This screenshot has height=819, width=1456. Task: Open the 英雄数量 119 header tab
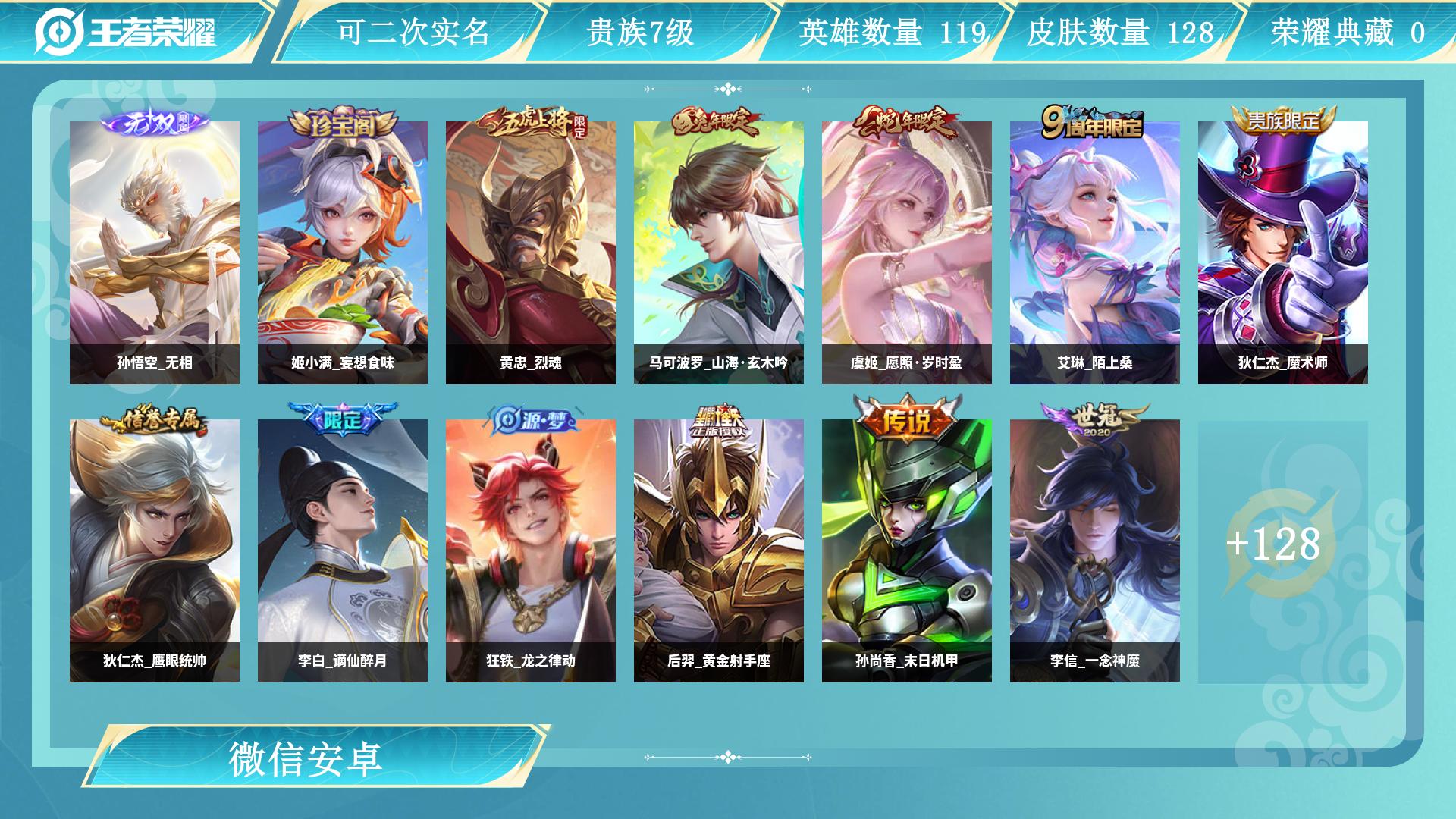tap(892, 33)
